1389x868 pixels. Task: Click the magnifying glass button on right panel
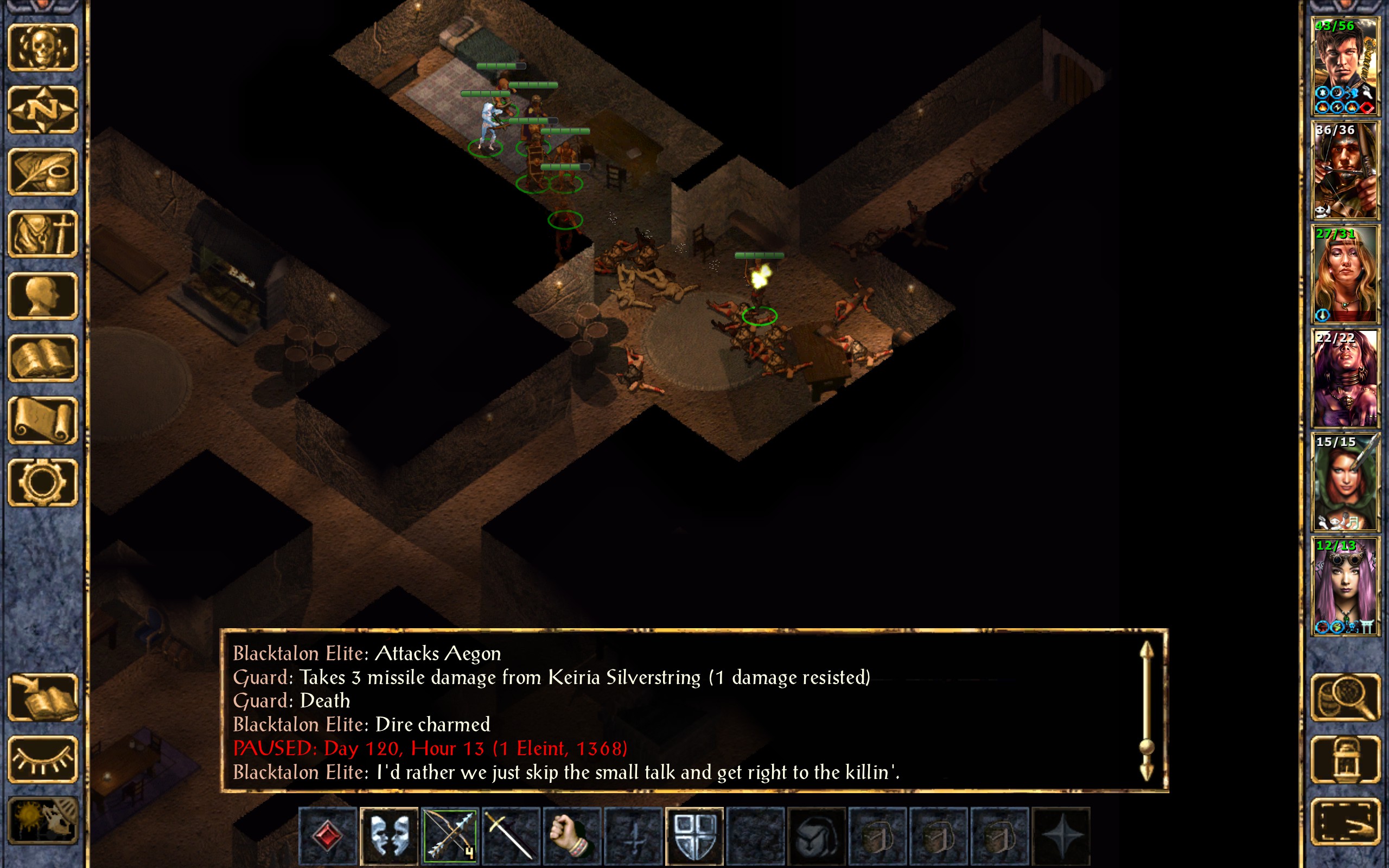(x=1345, y=697)
